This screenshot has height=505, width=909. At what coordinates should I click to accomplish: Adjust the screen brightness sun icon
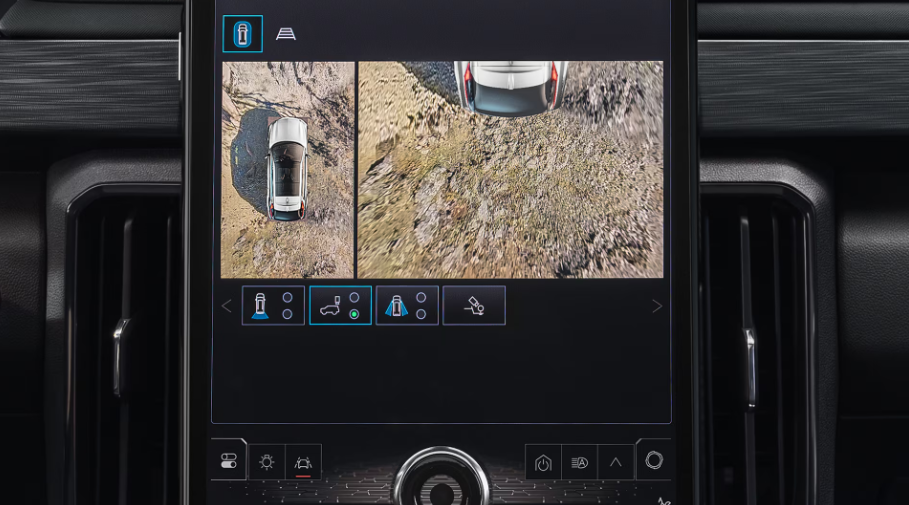coord(266,462)
